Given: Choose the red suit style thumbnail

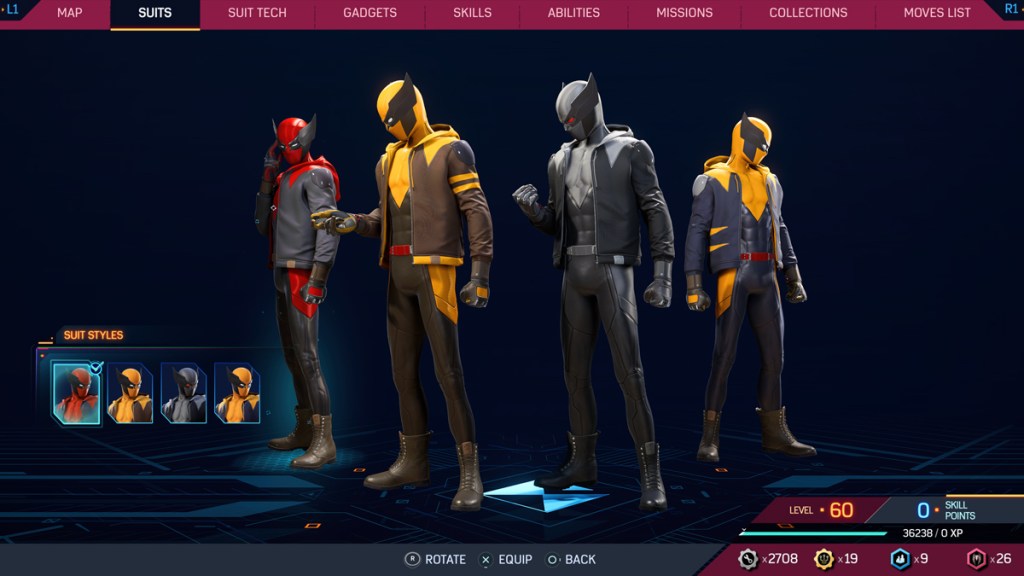Looking at the screenshot, I should point(77,393).
